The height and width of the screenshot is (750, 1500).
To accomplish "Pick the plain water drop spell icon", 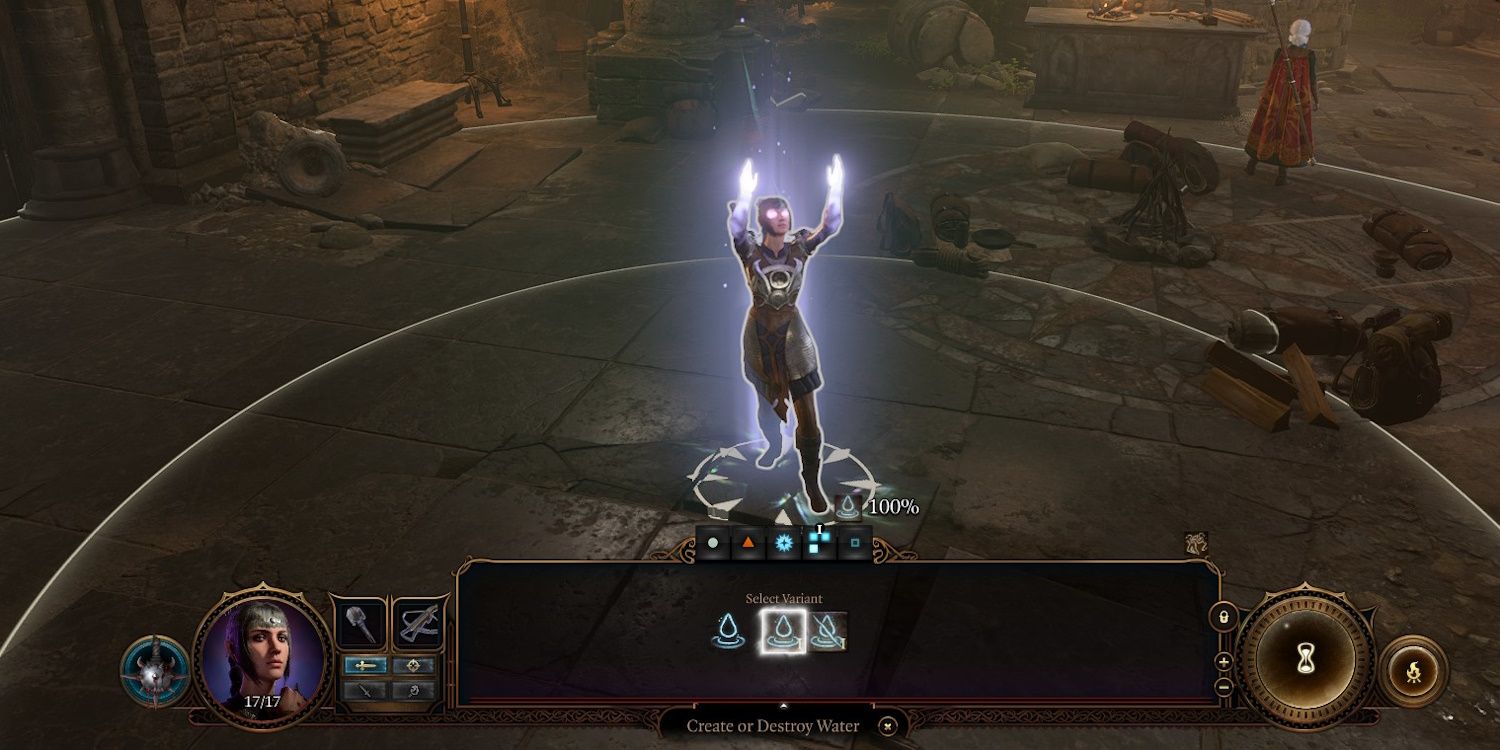I will 730,630.
